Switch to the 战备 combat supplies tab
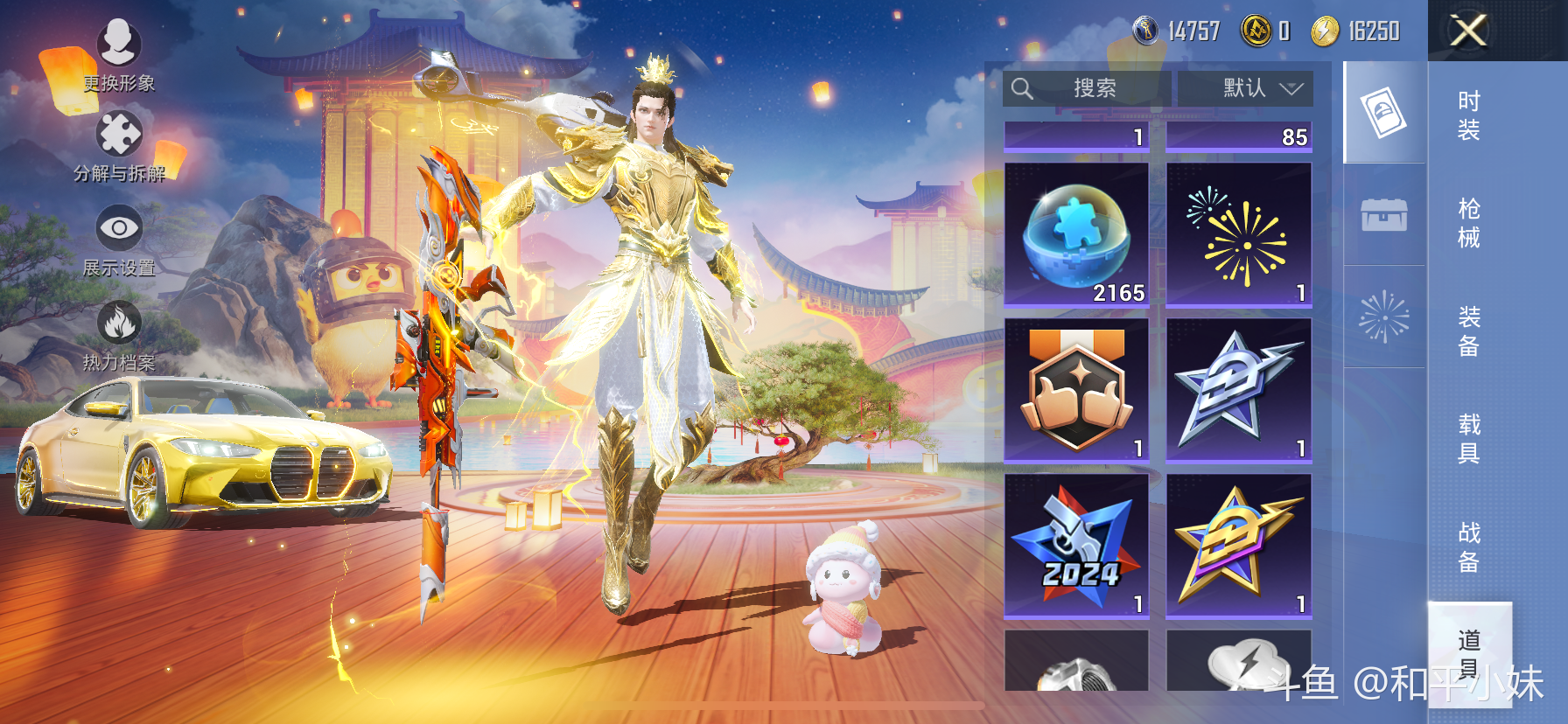 tap(1468, 546)
